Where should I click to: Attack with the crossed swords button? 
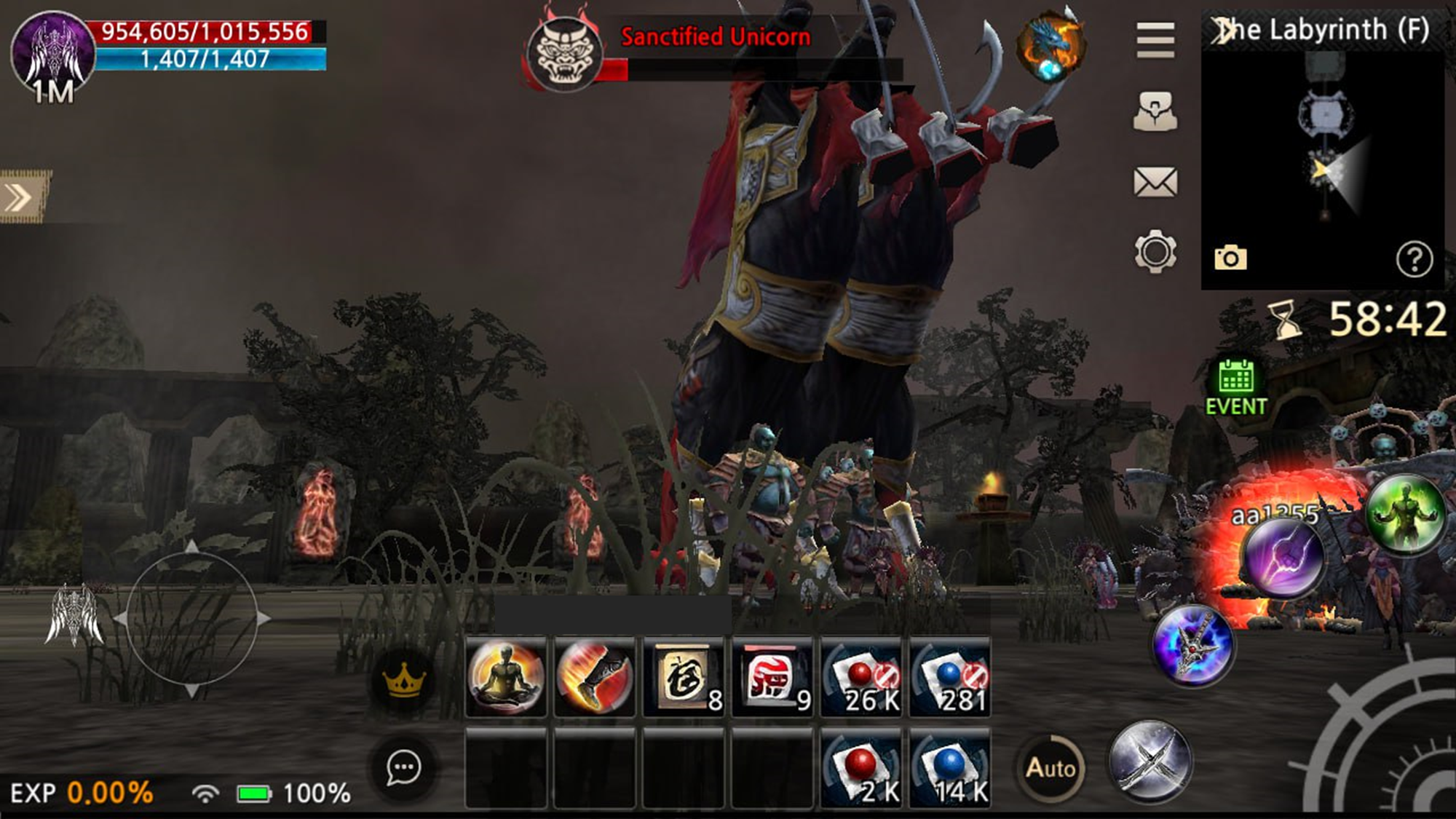click(1150, 761)
